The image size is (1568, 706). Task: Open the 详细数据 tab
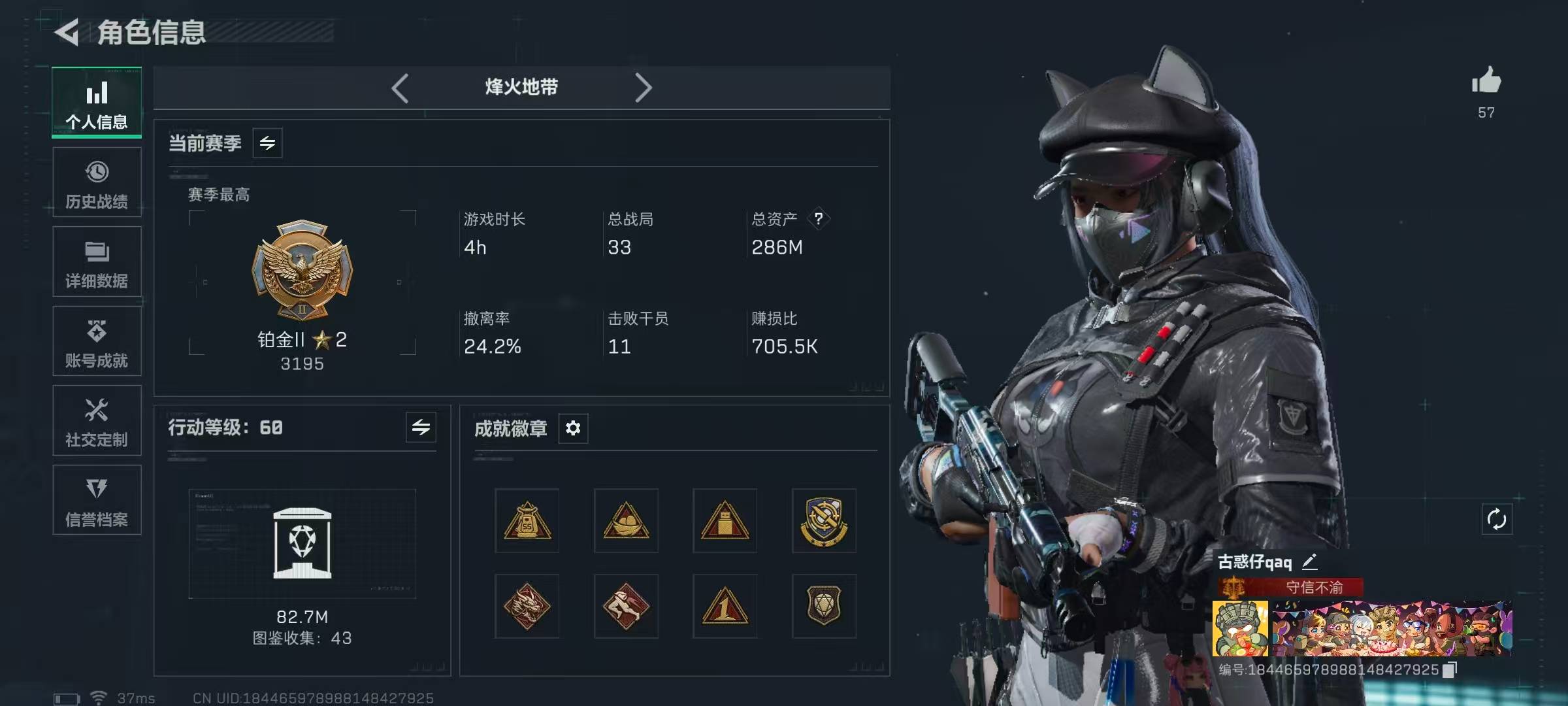pyautogui.click(x=97, y=262)
